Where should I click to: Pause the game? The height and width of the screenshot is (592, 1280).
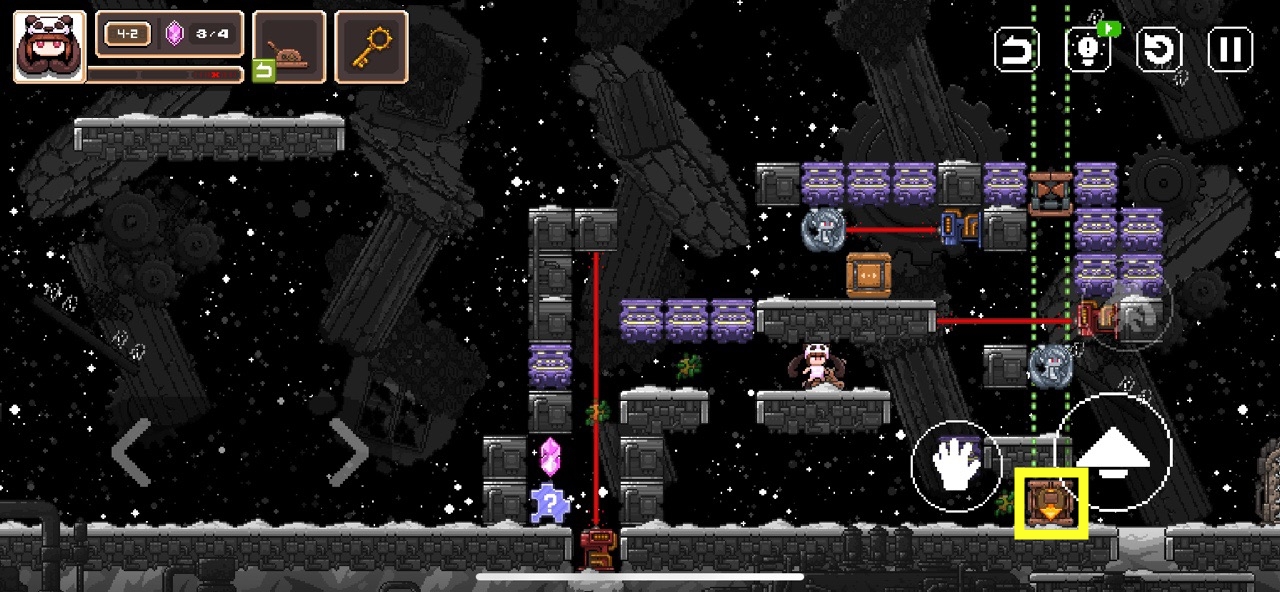click(x=1230, y=49)
